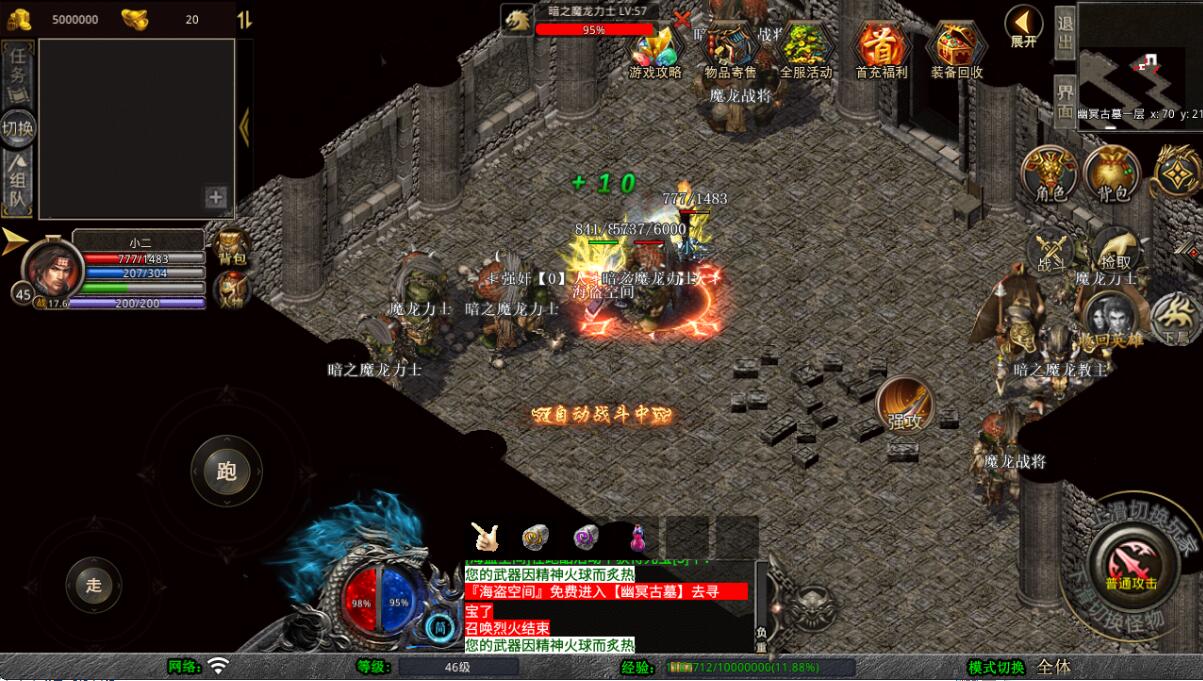The height and width of the screenshot is (681, 1203).
Task: Open the 全服活动 server events icon
Action: [x=805, y=50]
